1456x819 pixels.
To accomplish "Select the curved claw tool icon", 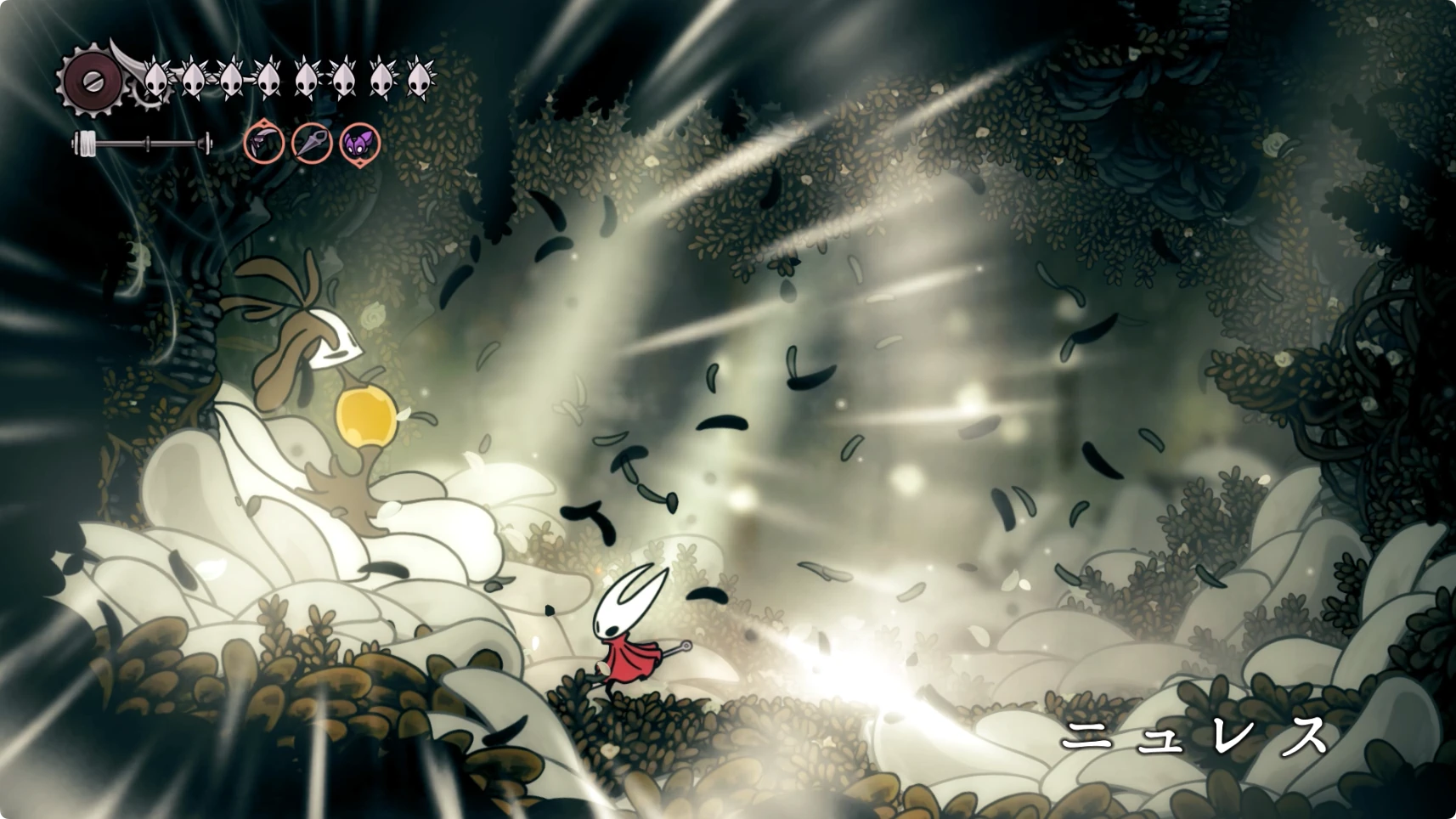I will [x=264, y=143].
